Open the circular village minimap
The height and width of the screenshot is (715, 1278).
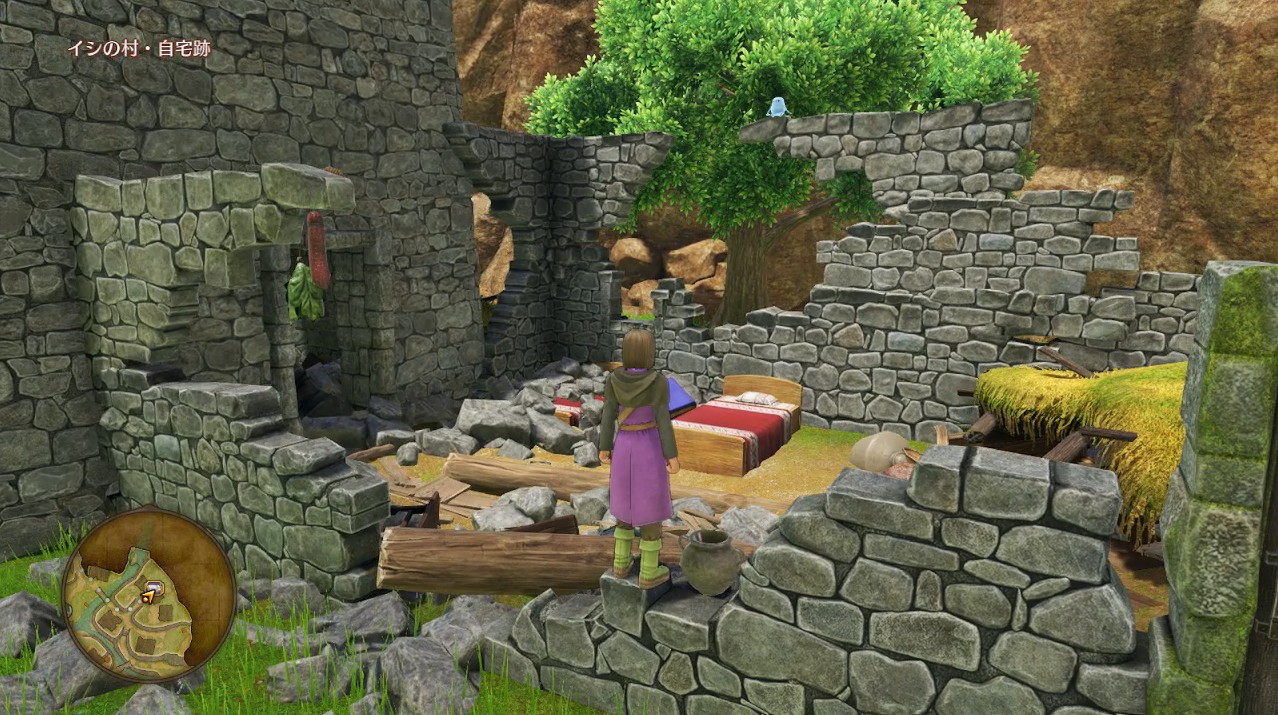[x=147, y=594]
